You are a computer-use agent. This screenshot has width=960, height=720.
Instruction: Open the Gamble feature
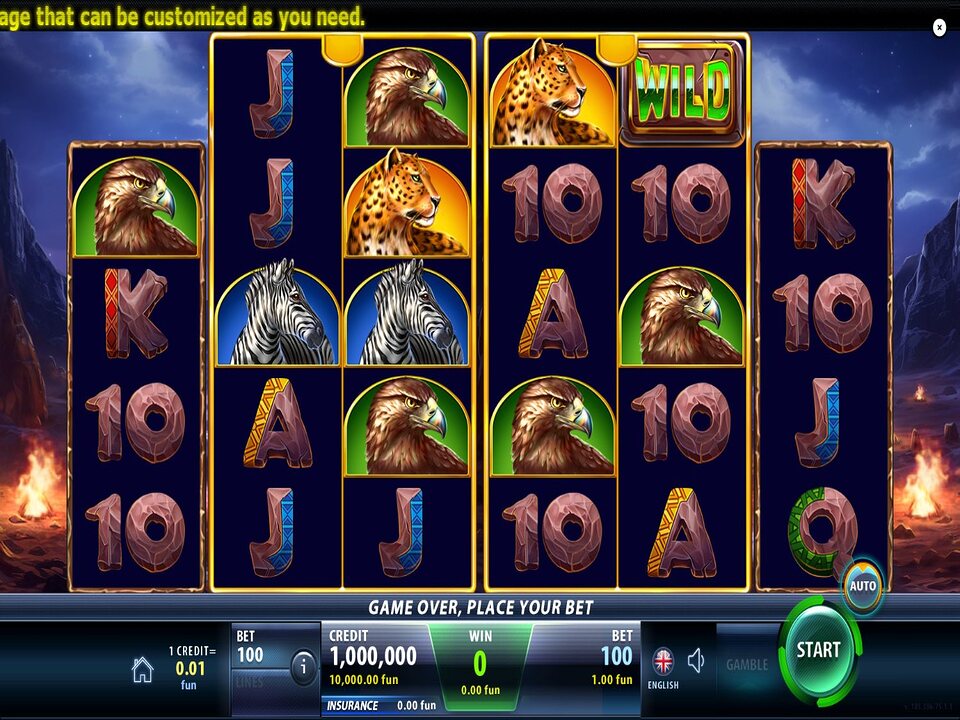tap(747, 664)
